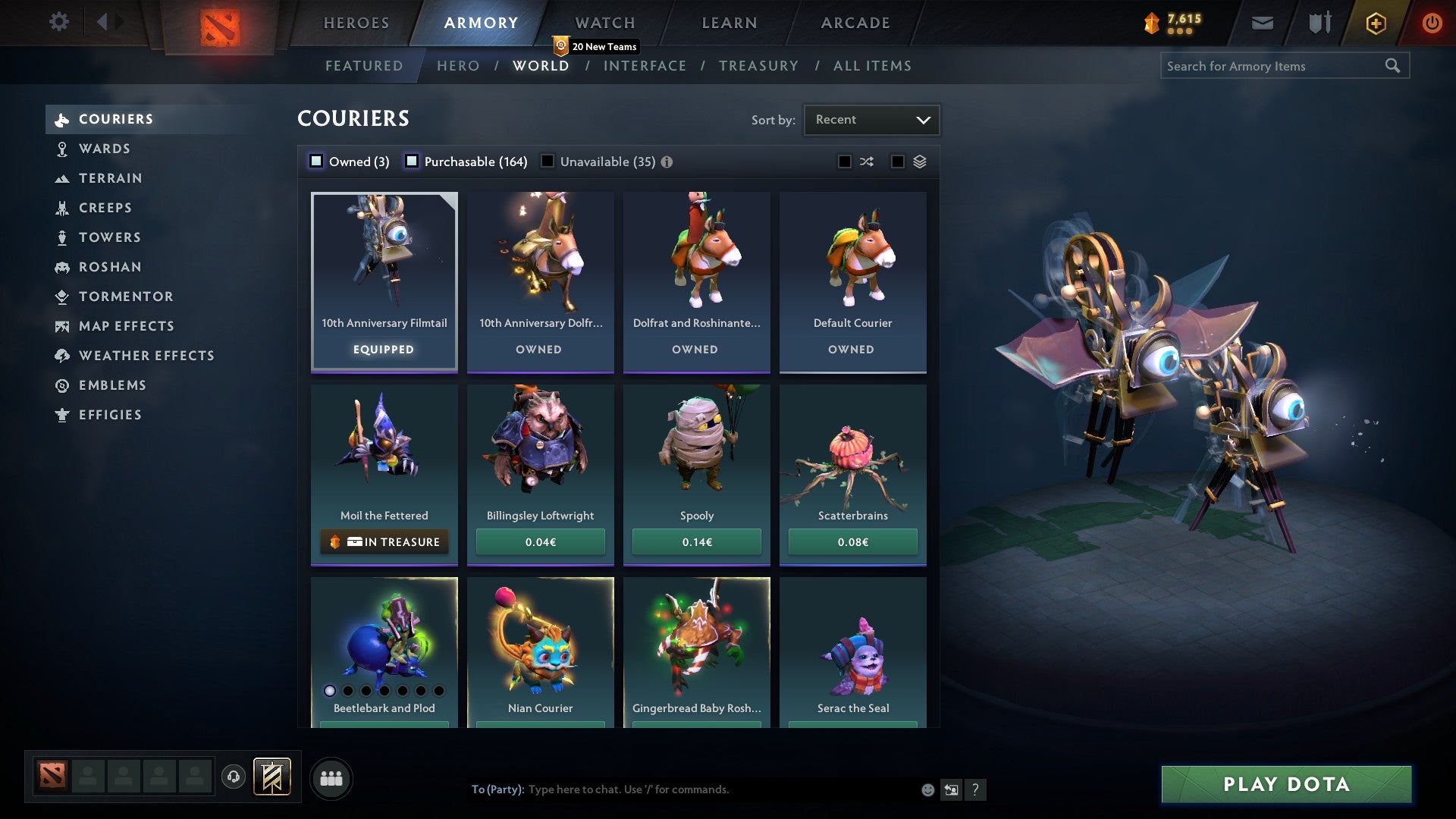Open the Sort by Recent dropdown
The width and height of the screenshot is (1456, 819).
pyautogui.click(x=871, y=119)
